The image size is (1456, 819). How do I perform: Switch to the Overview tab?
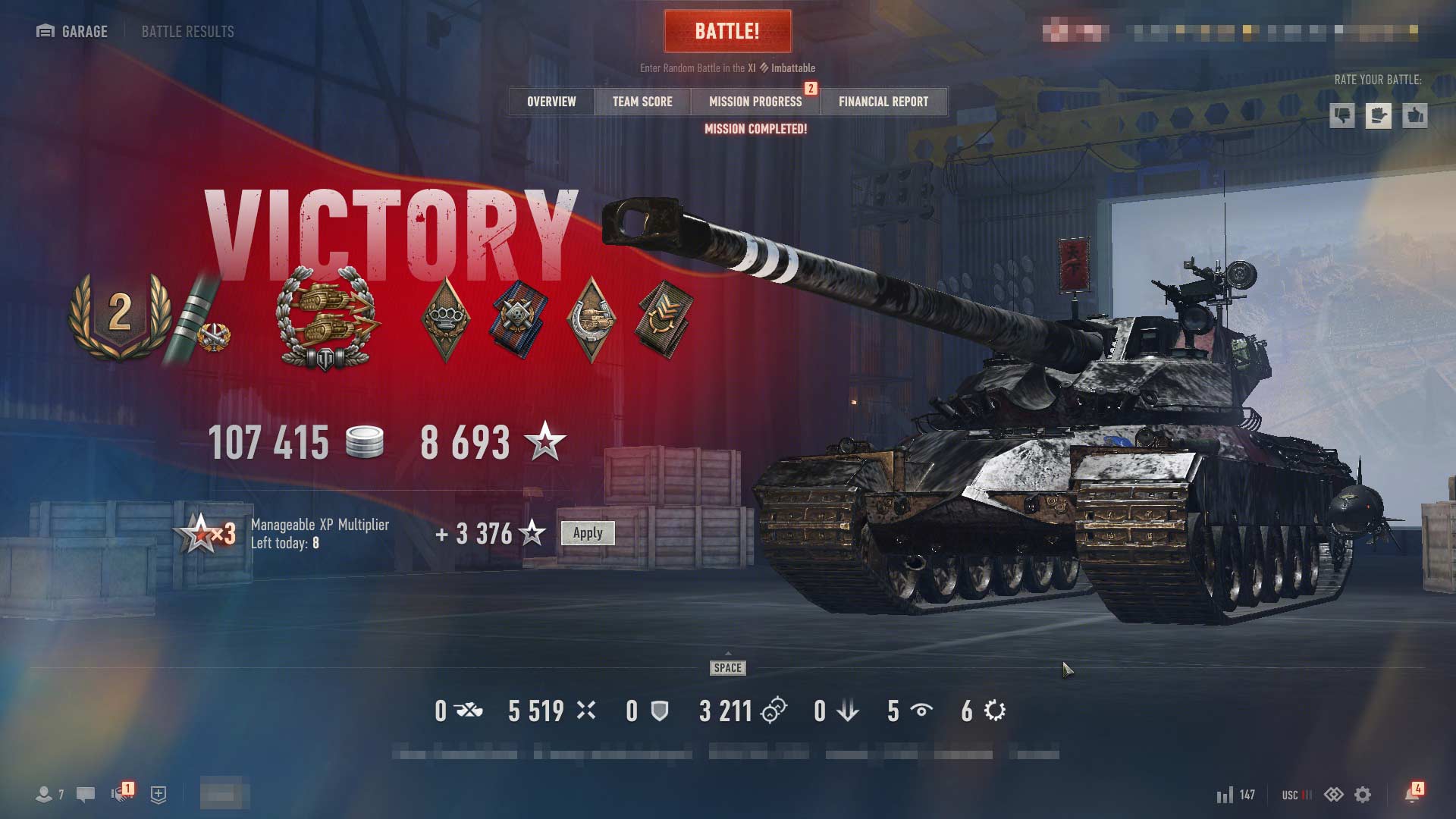551,102
